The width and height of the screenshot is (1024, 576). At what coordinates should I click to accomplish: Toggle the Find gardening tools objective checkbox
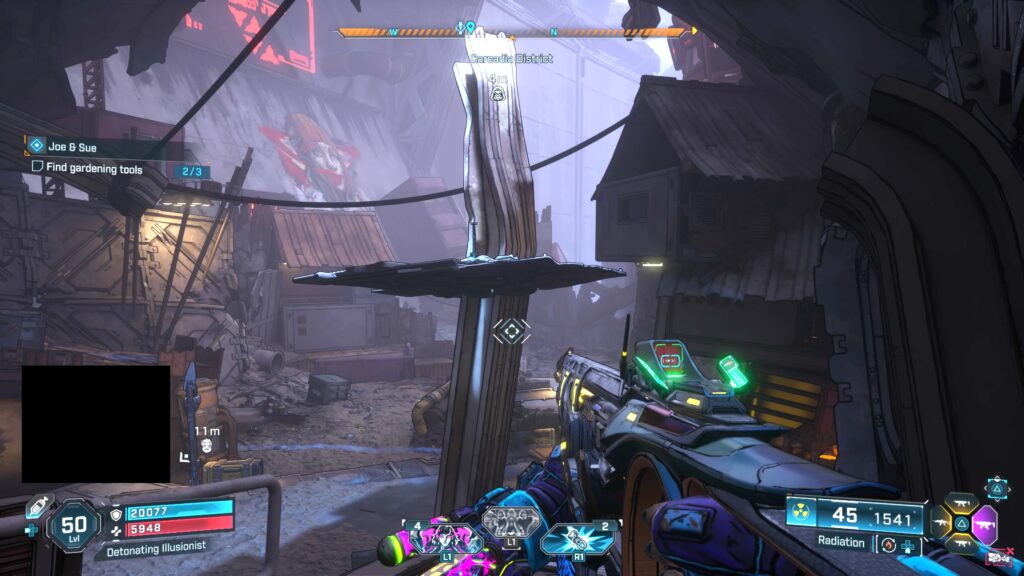click(38, 169)
